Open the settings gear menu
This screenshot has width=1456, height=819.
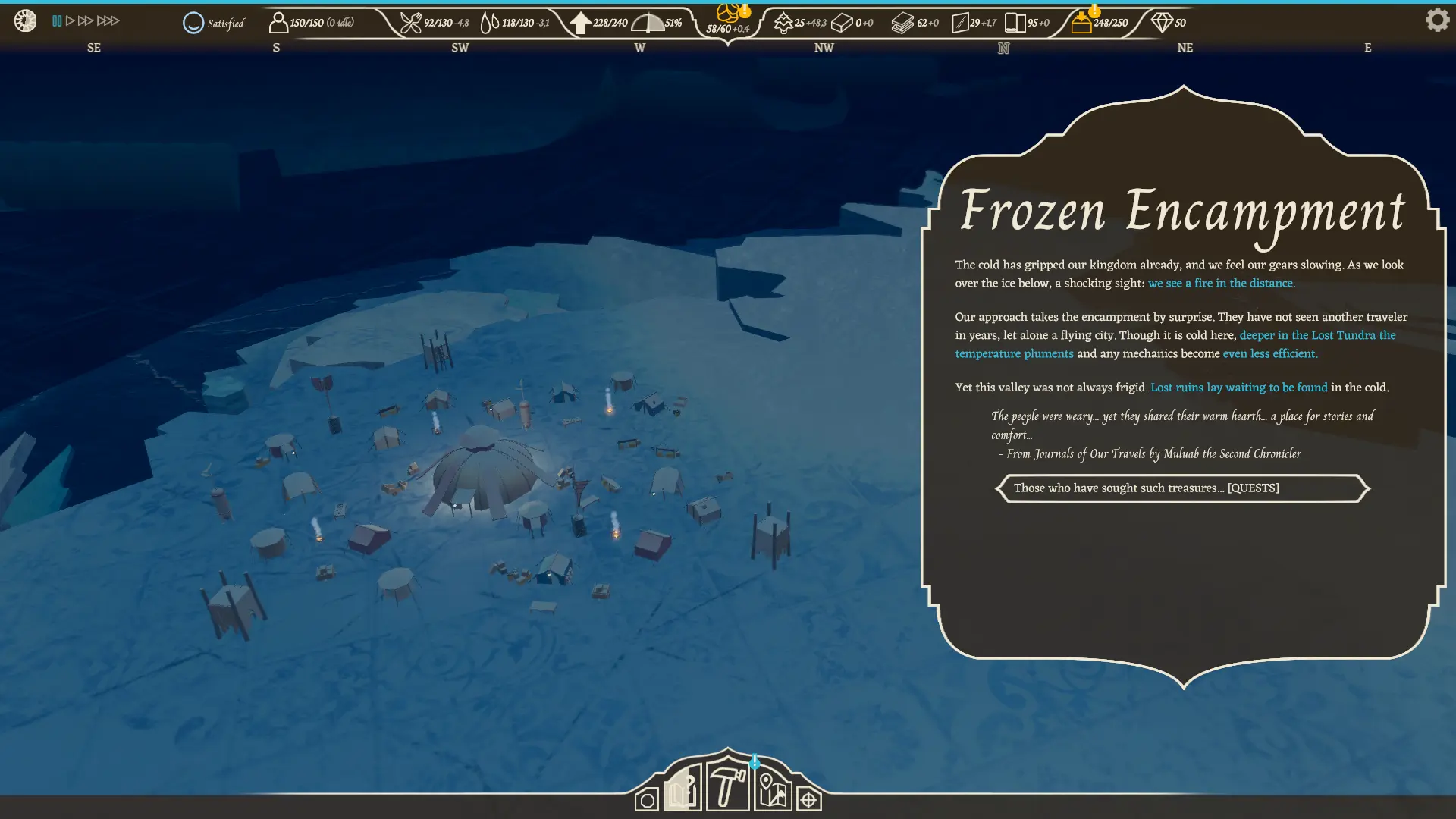click(1436, 20)
